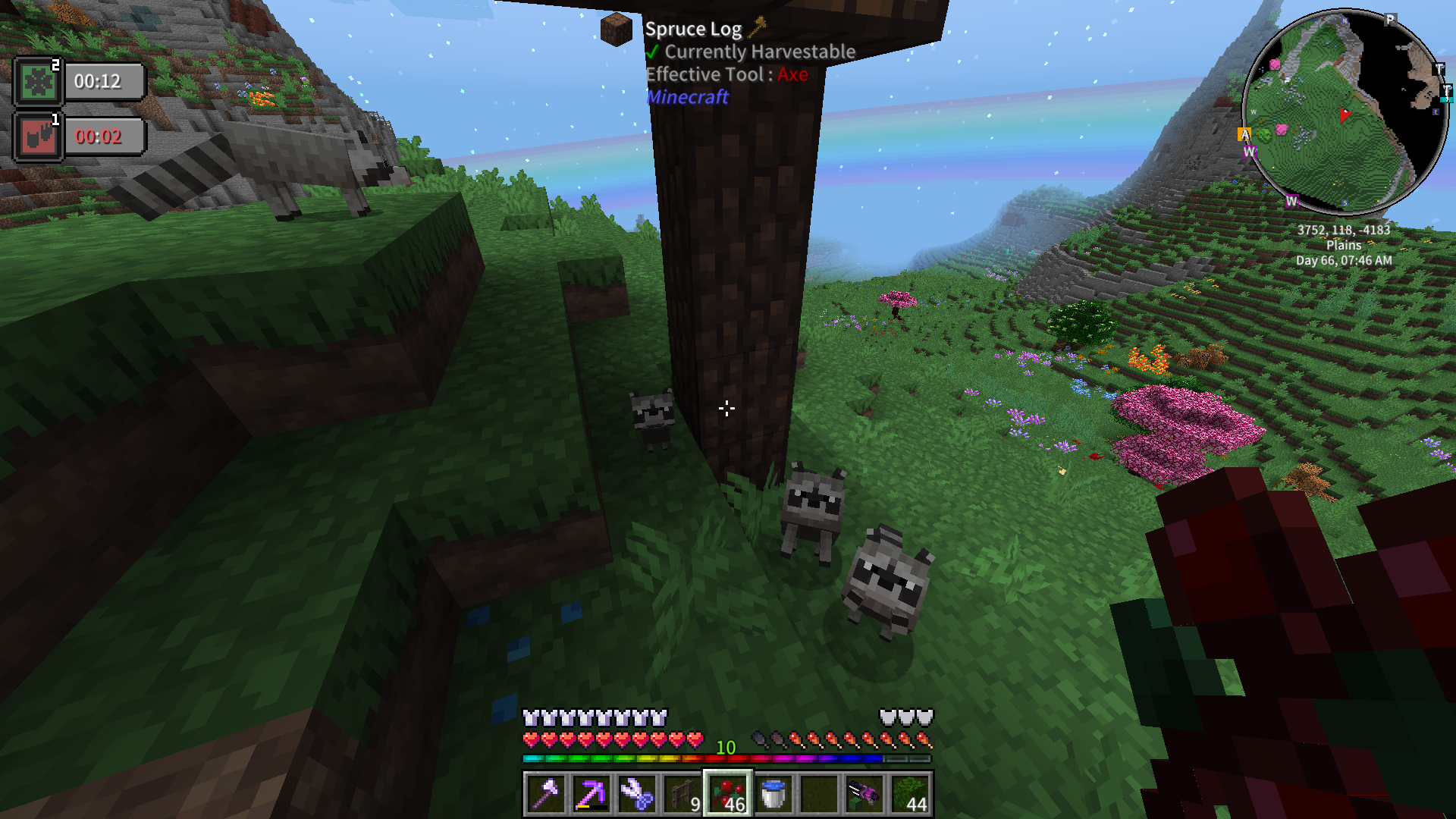Click the red status effect icon
The image size is (1456, 819).
pyautogui.click(x=38, y=136)
